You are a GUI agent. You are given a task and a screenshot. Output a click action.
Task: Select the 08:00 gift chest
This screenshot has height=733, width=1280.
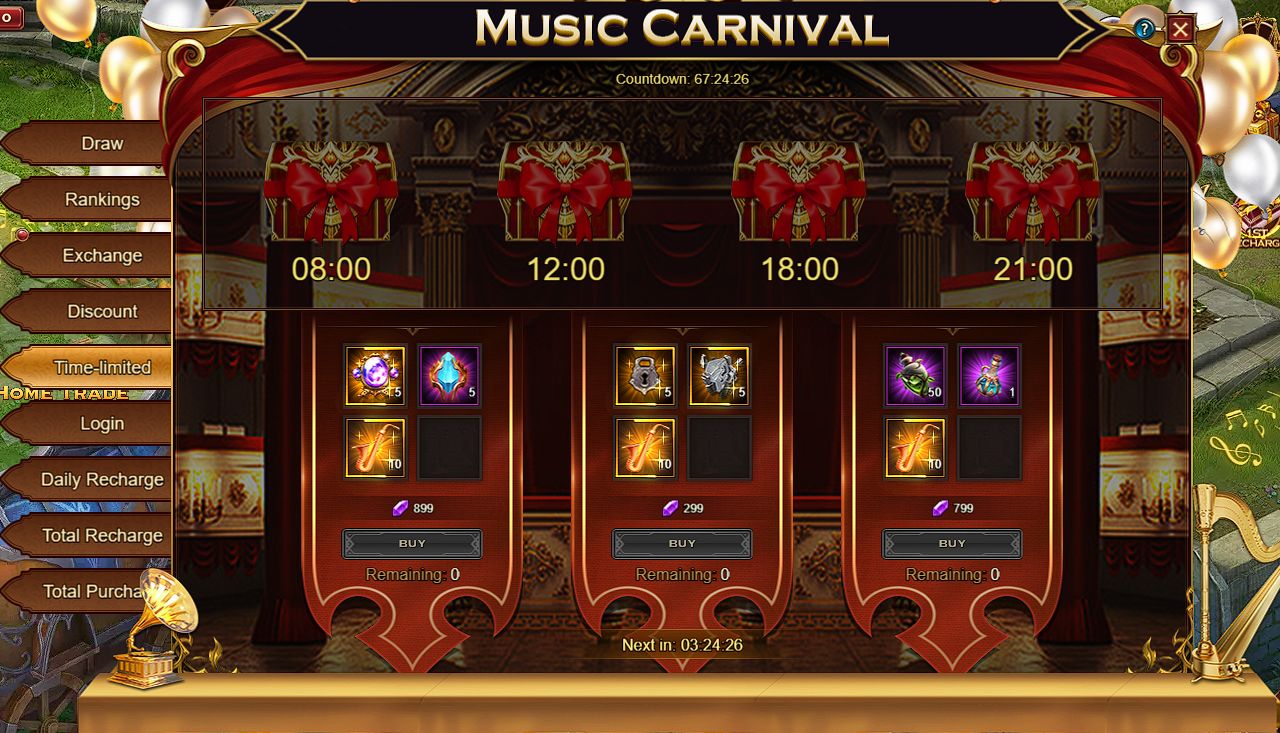click(331, 192)
